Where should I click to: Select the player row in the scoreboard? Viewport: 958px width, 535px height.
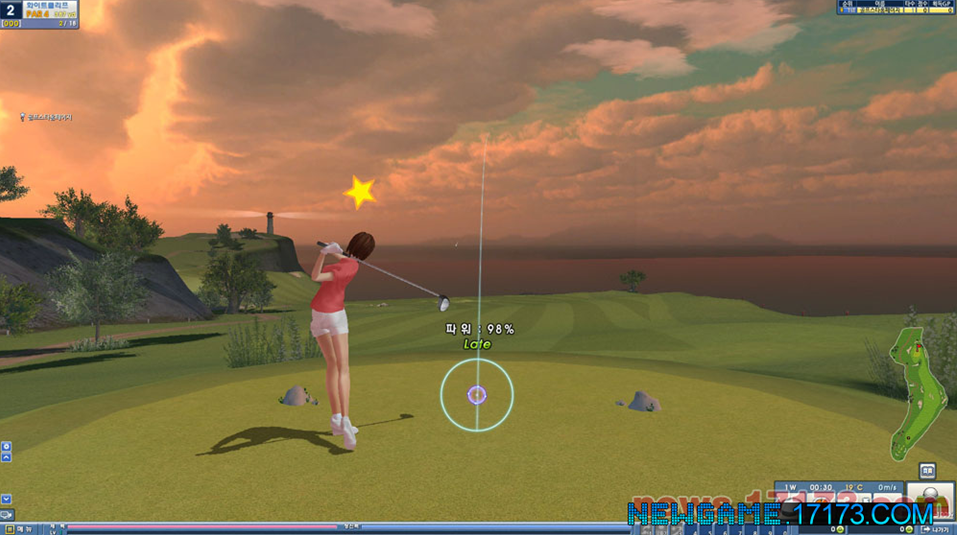click(896, 10)
